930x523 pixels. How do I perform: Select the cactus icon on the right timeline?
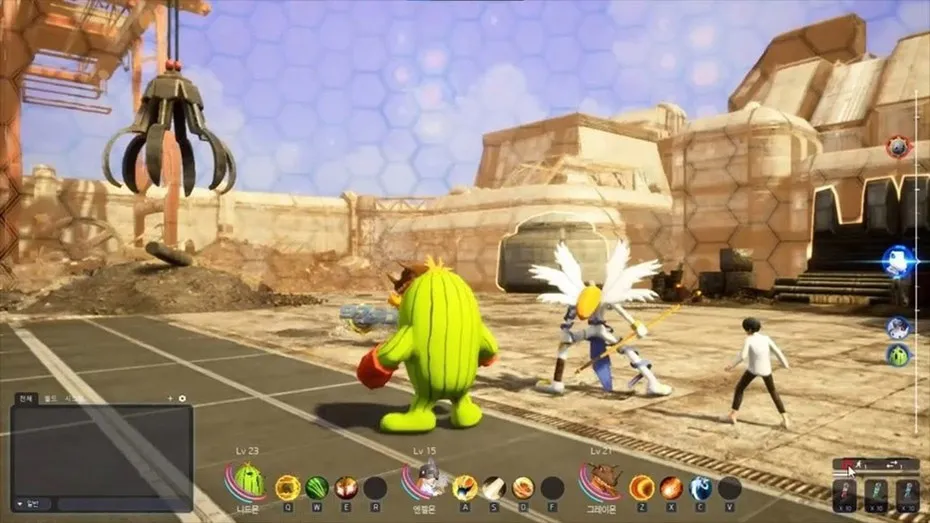898,355
